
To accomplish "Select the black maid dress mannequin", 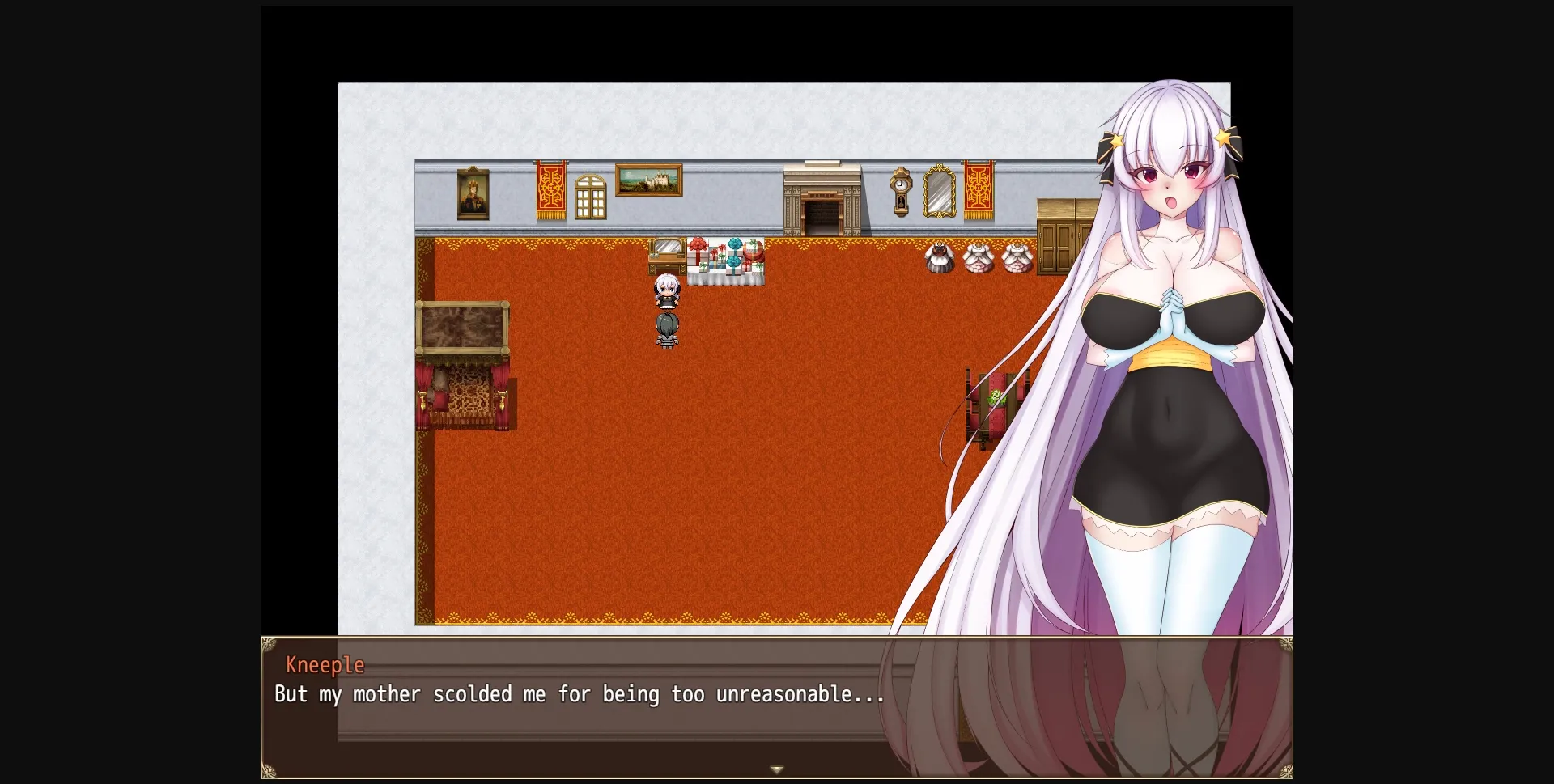I will coord(940,259).
